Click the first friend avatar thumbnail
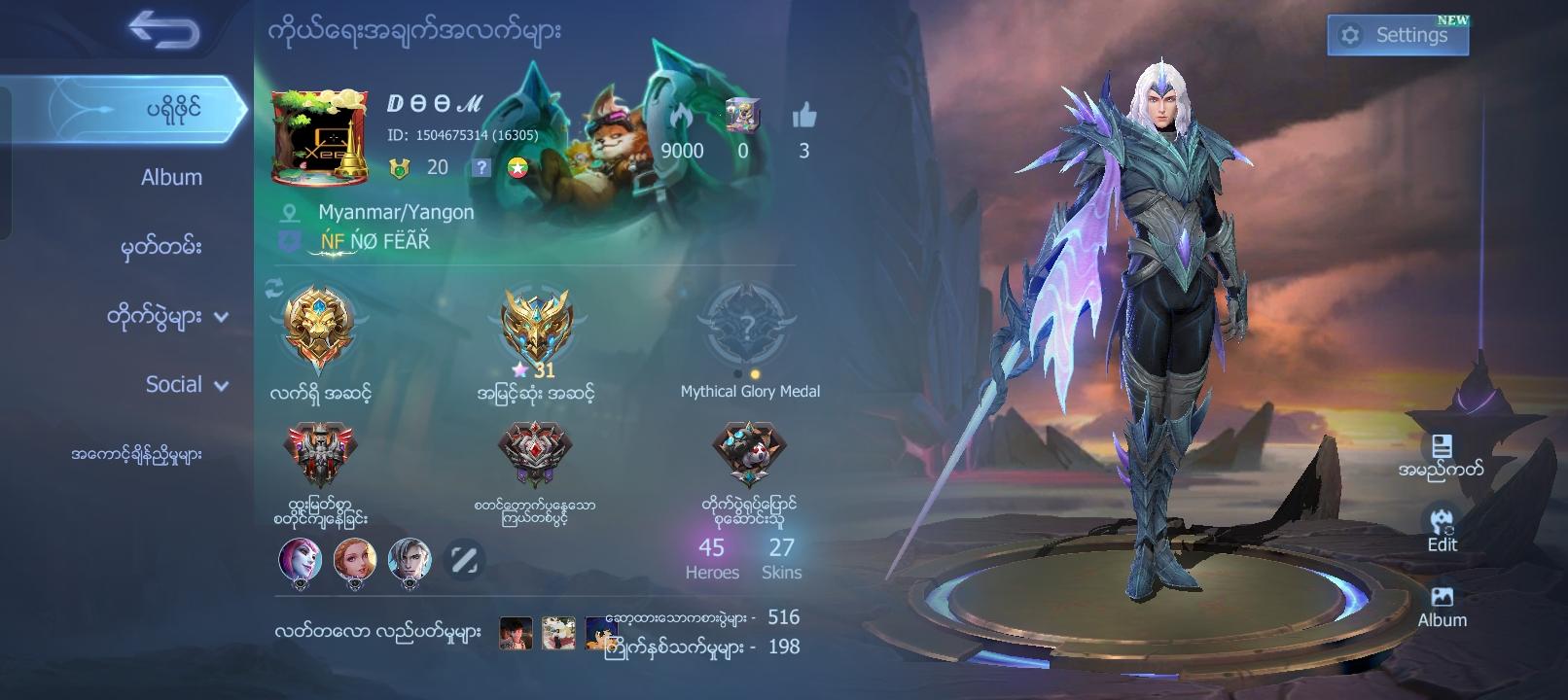Image resolution: width=1568 pixels, height=700 pixels. (x=300, y=561)
